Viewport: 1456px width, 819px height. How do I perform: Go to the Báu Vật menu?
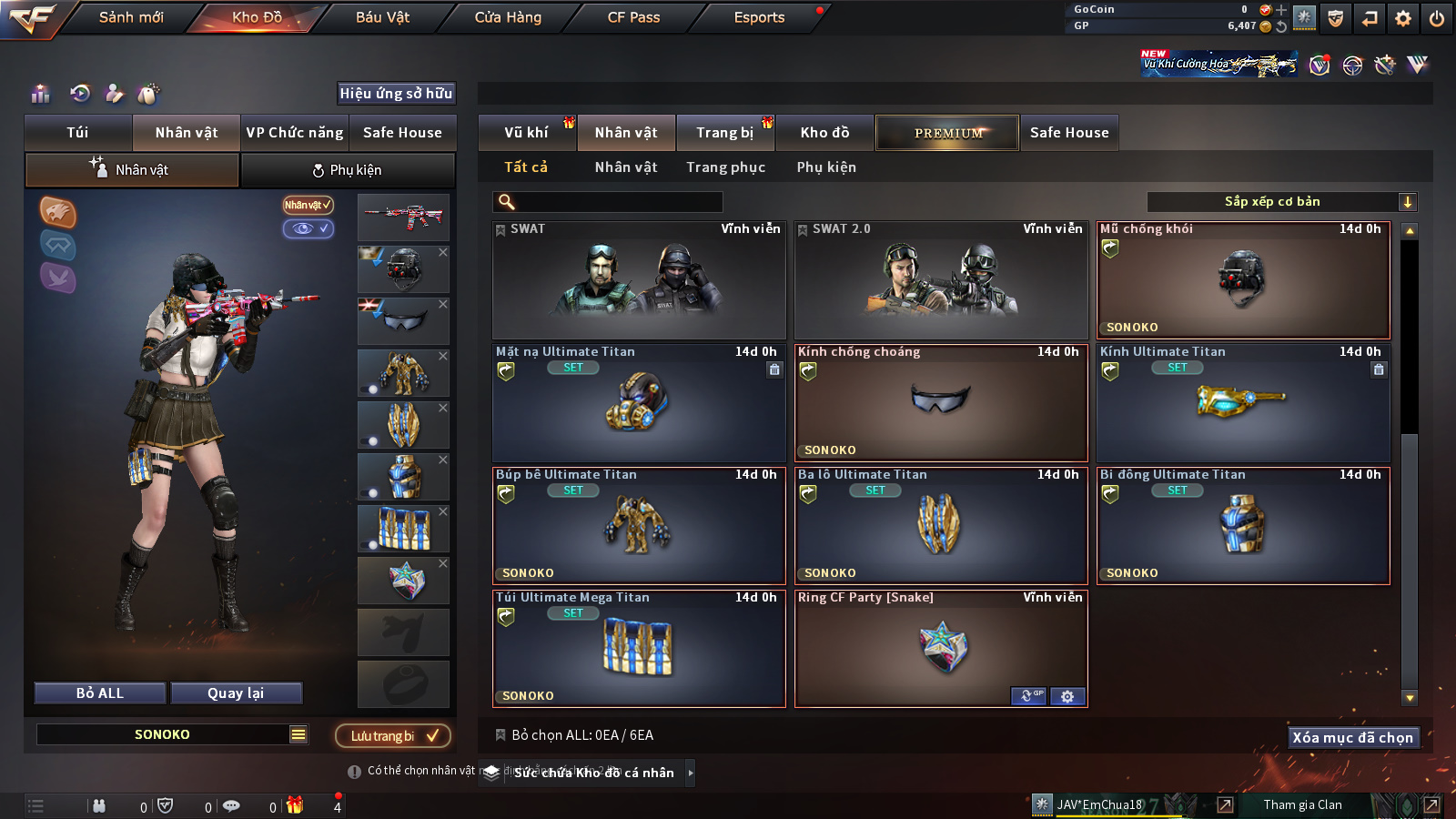point(382,17)
